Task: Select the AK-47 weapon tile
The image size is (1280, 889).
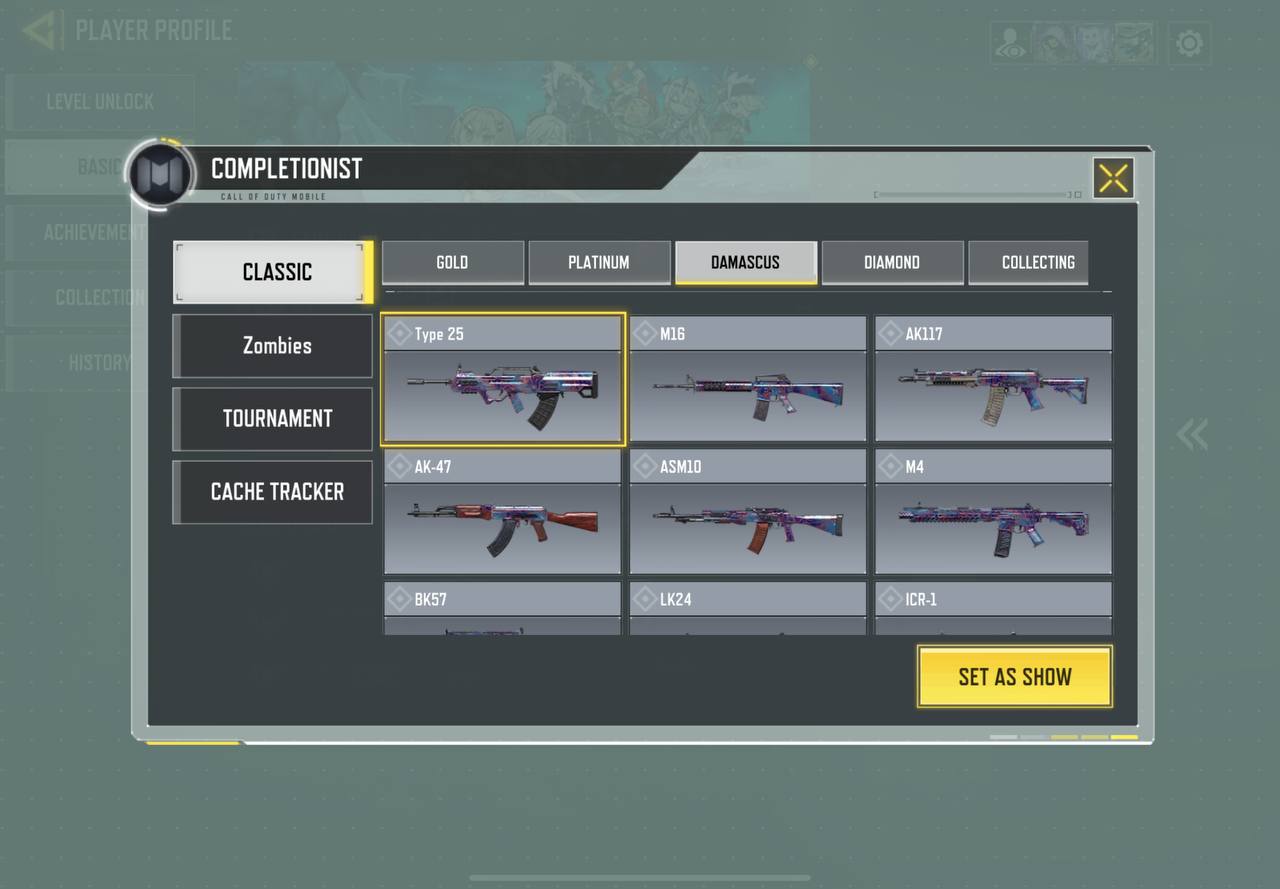Action: tap(503, 512)
